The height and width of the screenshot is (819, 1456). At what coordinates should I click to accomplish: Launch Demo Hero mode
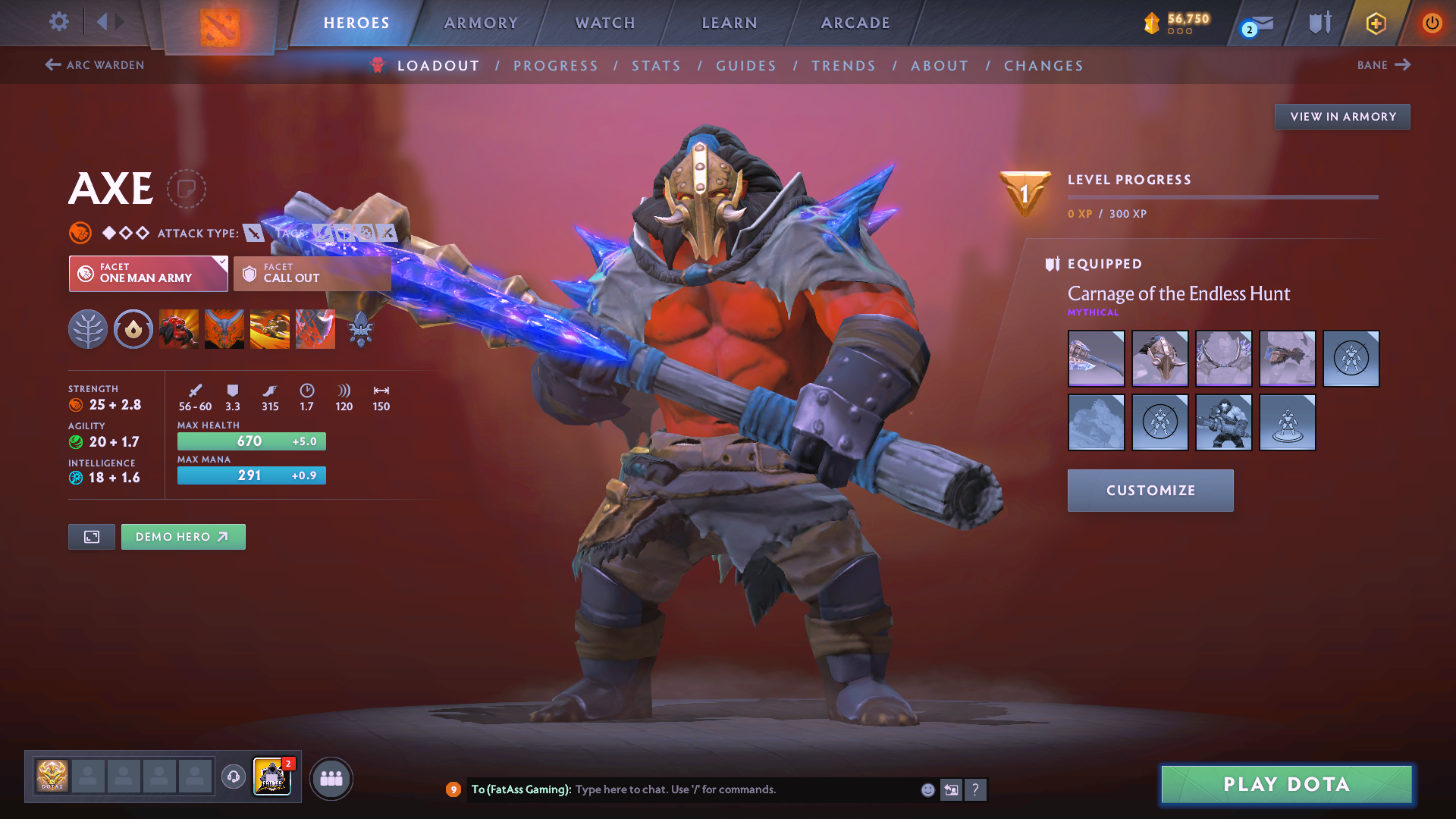click(x=183, y=537)
